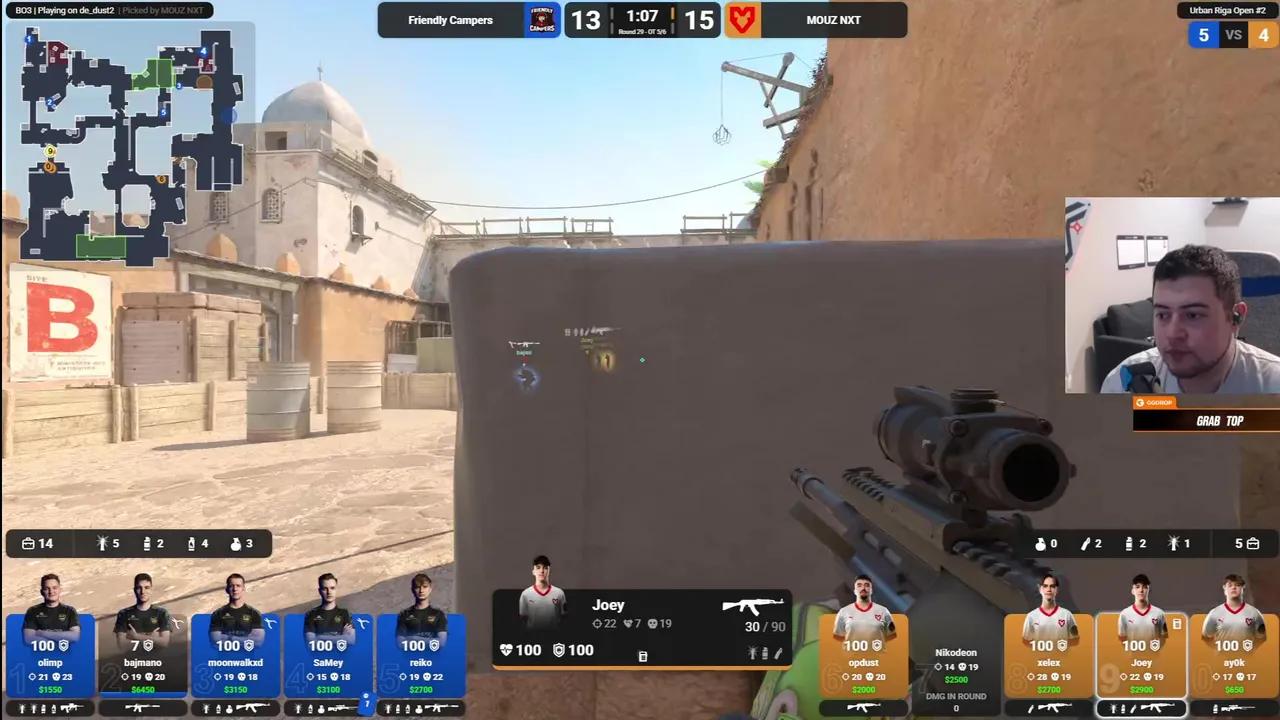The image size is (1280, 720).
Task: Click bajmano's $6450 money text
Action: pyautogui.click(x=142, y=690)
